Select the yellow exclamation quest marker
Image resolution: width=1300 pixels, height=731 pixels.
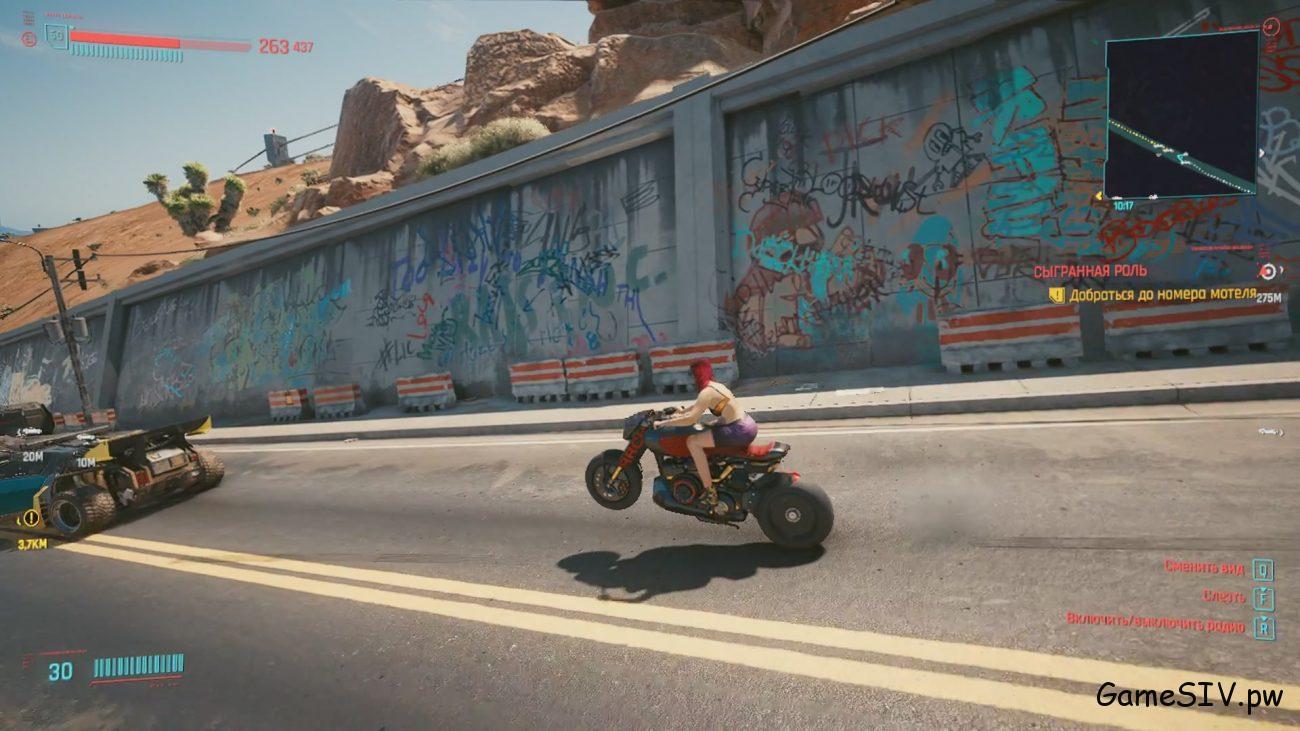pyautogui.click(x=31, y=517)
